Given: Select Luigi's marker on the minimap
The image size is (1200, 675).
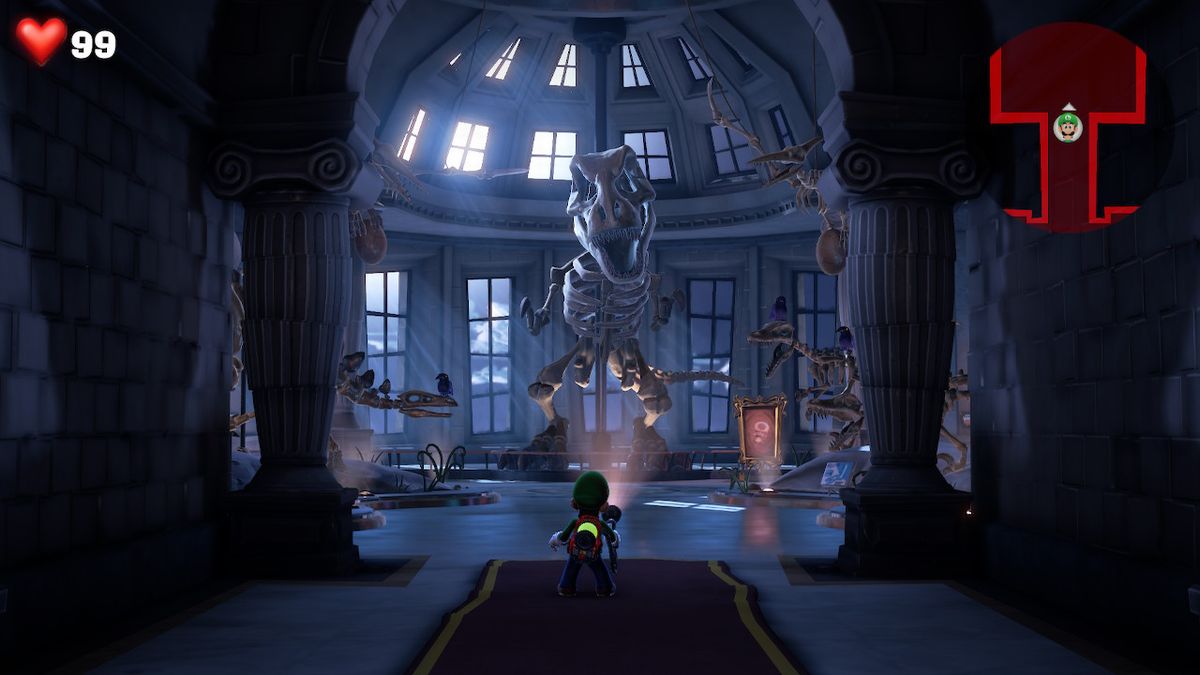Looking at the screenshot, I should coord(1068,127).
